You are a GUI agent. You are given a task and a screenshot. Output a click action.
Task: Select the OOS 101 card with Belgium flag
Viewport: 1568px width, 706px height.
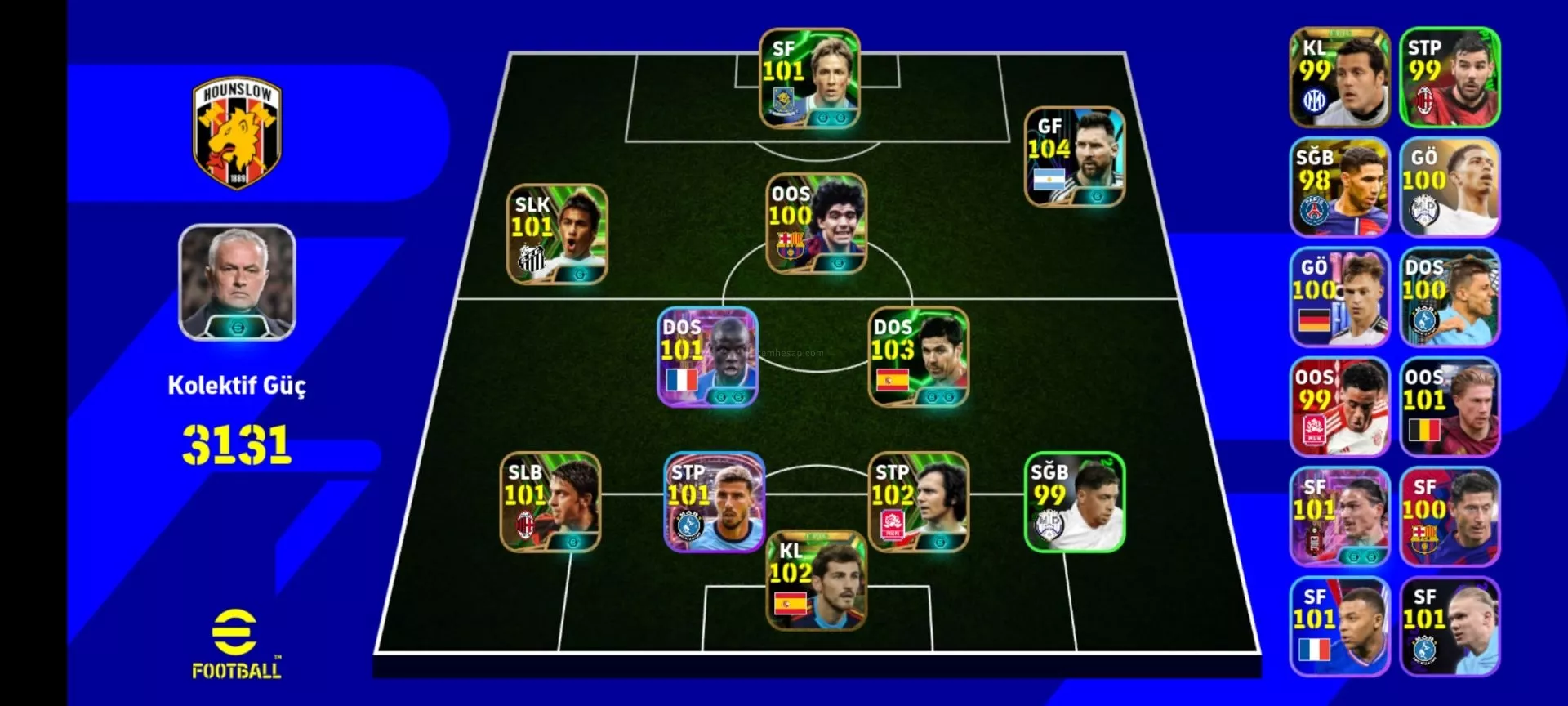(1450, 407)
